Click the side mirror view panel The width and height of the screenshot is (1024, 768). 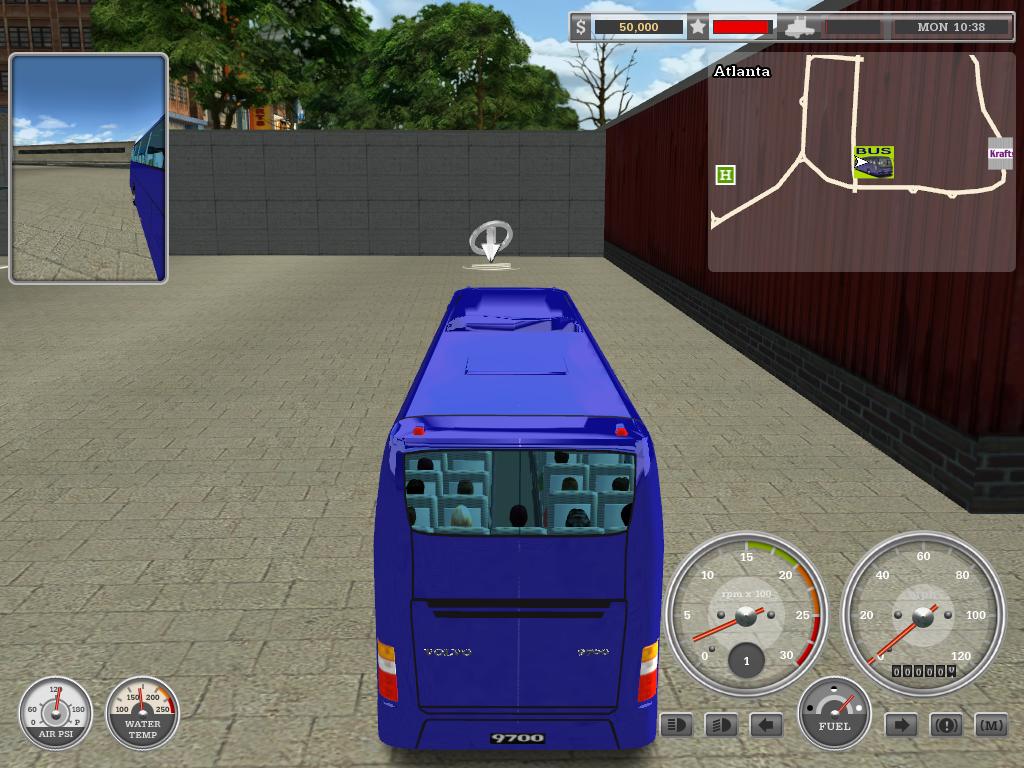89,168
